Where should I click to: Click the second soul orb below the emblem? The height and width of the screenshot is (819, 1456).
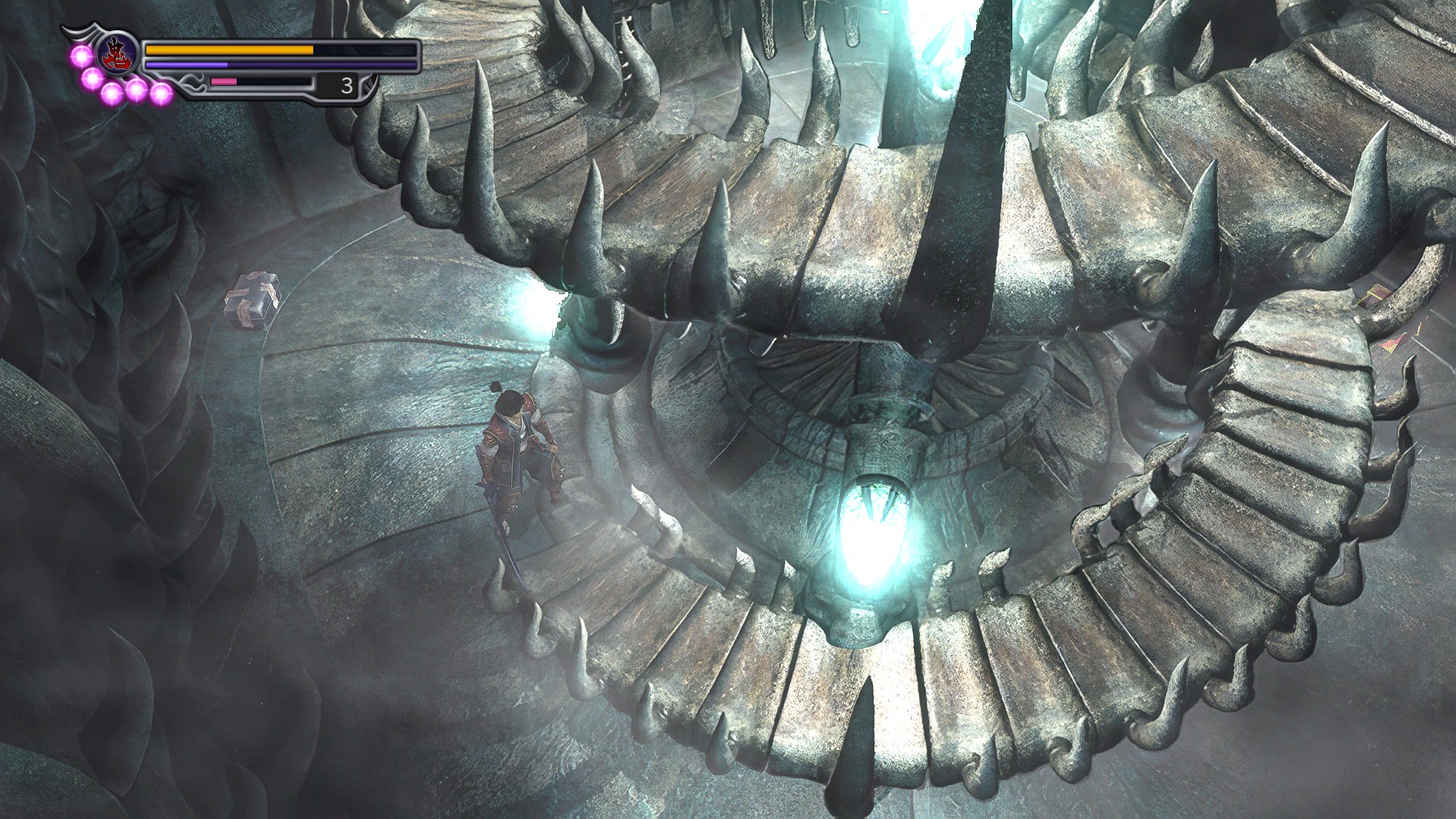(x=92, y=80)
